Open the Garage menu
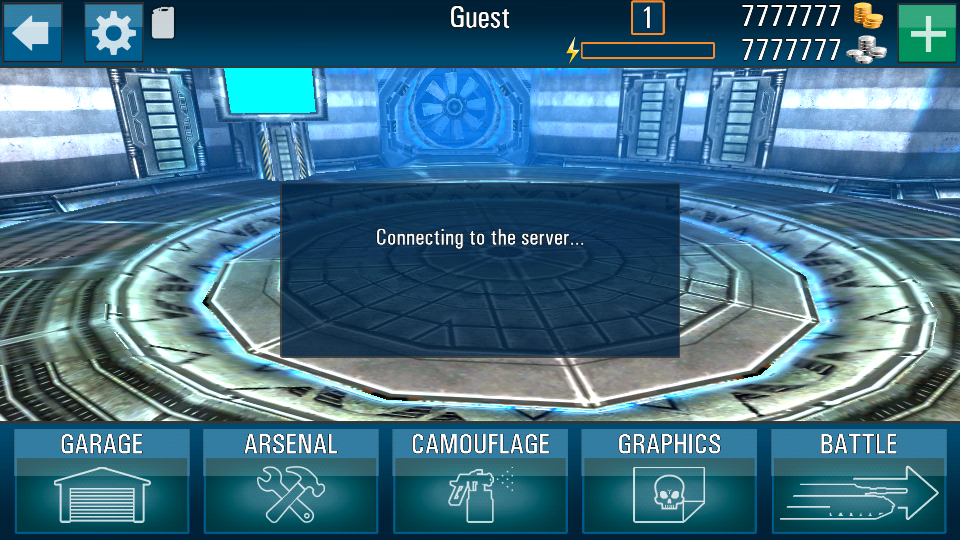The width and height of the screenshot is (960, 540). [x=102, y=481]
